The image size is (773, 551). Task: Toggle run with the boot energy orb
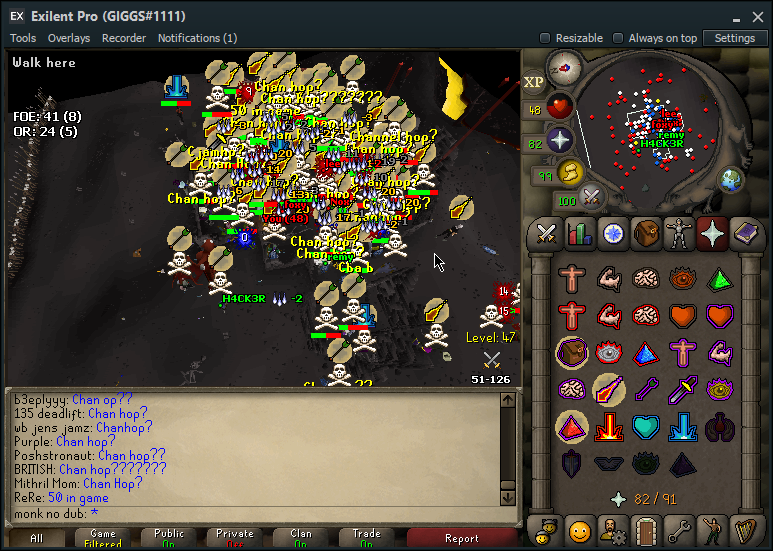570,173
